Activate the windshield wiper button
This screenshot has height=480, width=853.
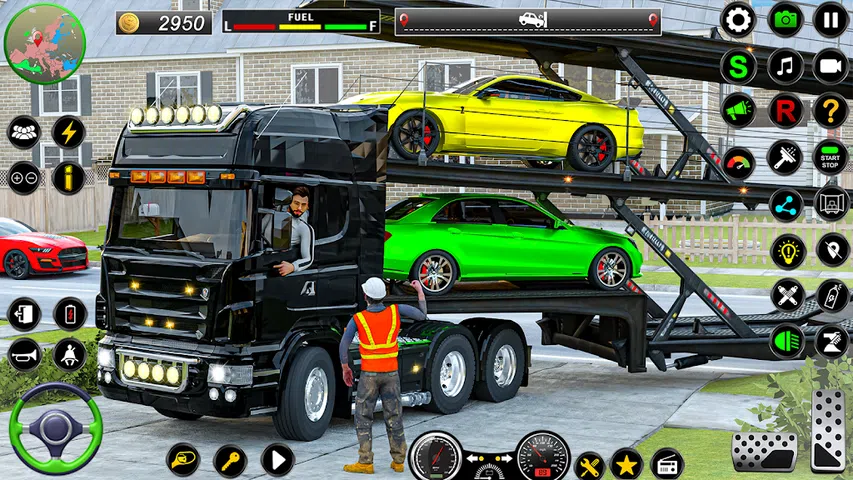click(x=785, y=157)
